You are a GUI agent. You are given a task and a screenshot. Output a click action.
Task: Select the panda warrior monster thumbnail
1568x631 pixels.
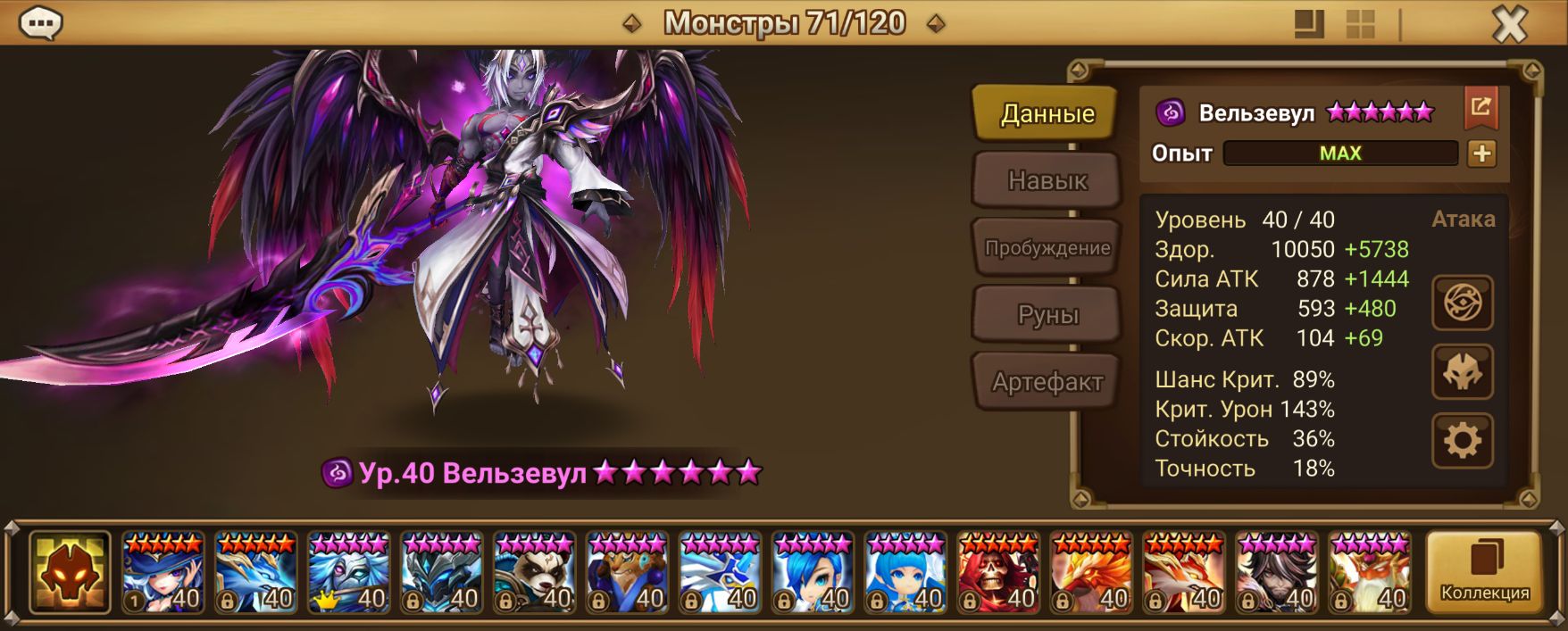click(534, 572)
